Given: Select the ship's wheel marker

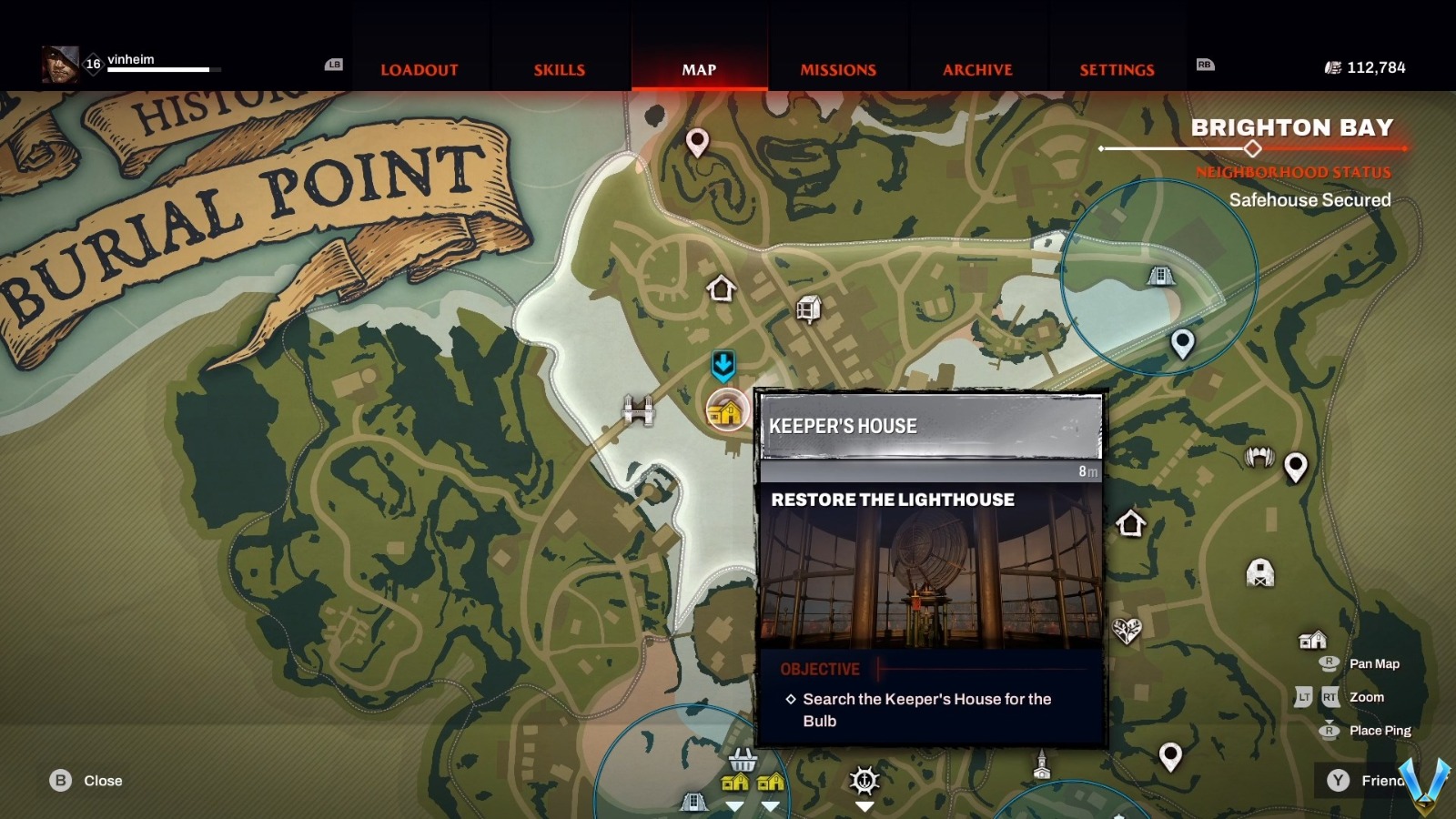Looking at the screenshot, I should (x=864, y=780).
